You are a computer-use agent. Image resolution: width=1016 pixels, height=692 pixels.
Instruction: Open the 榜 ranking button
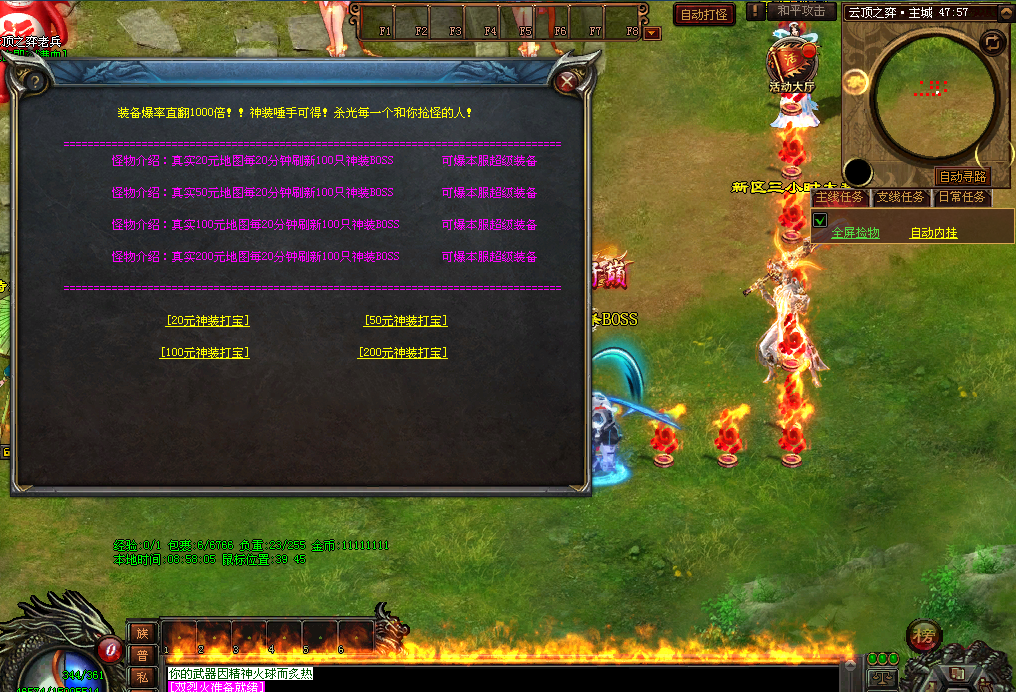[923, 636]
